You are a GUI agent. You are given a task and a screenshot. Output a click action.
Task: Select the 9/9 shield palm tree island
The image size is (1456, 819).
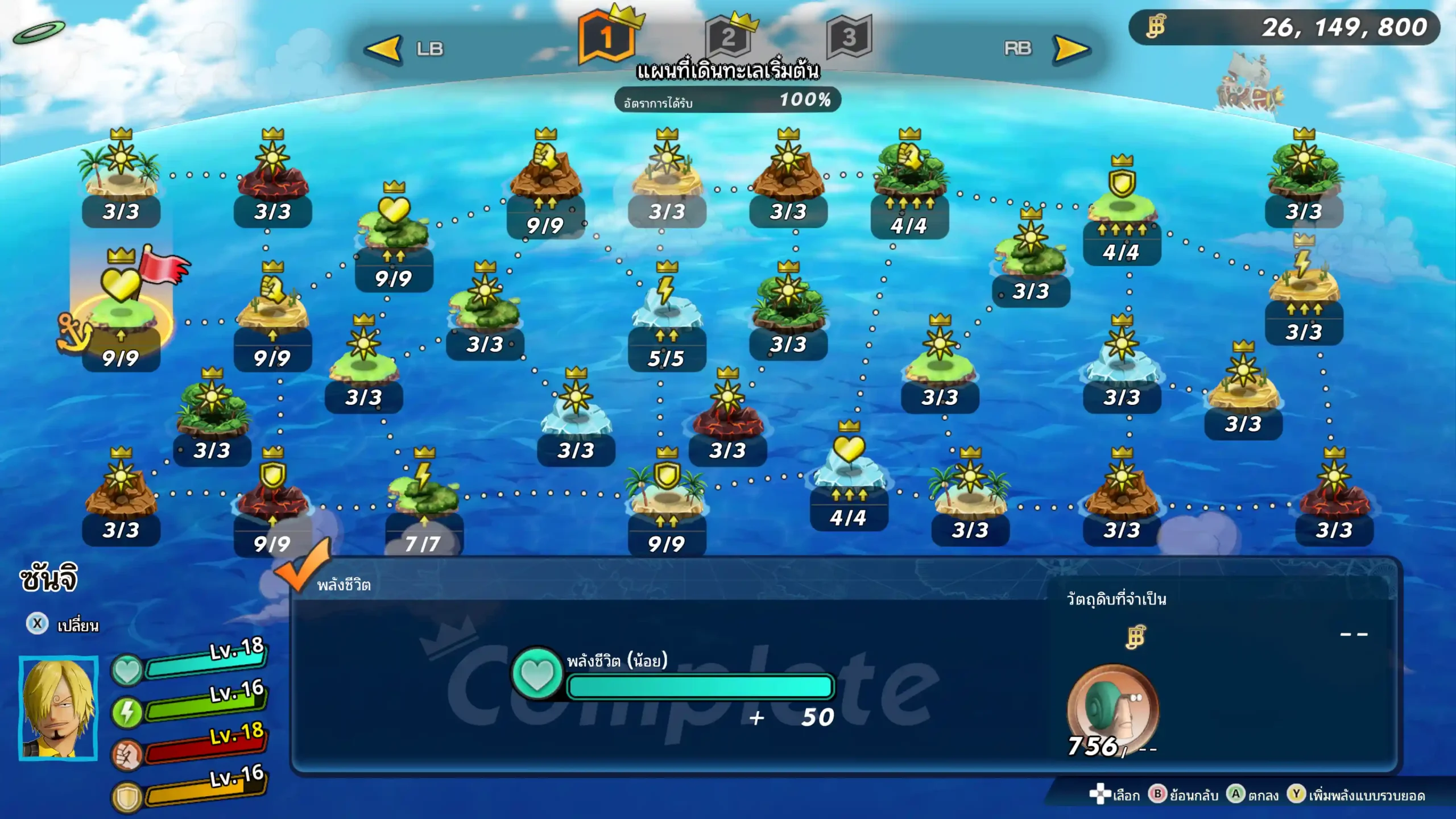tap(667, 495)
